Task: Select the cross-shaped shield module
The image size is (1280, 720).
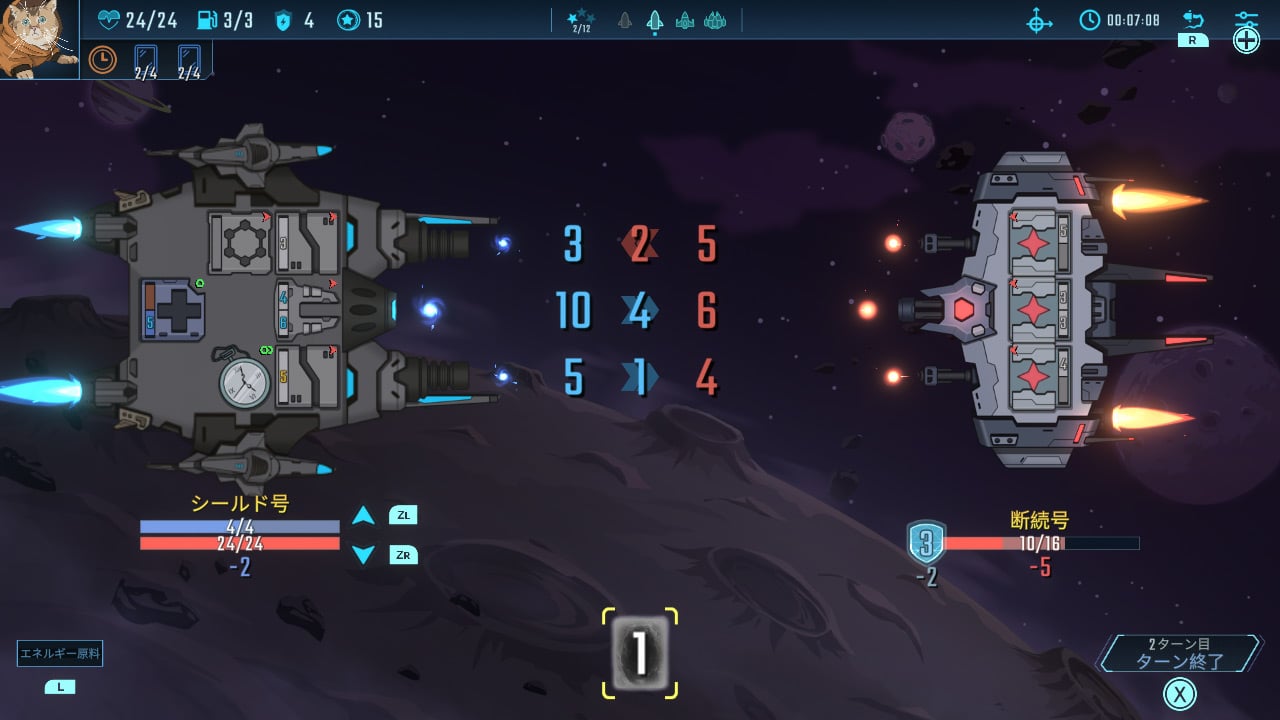Action: click(x=172, y=310)
